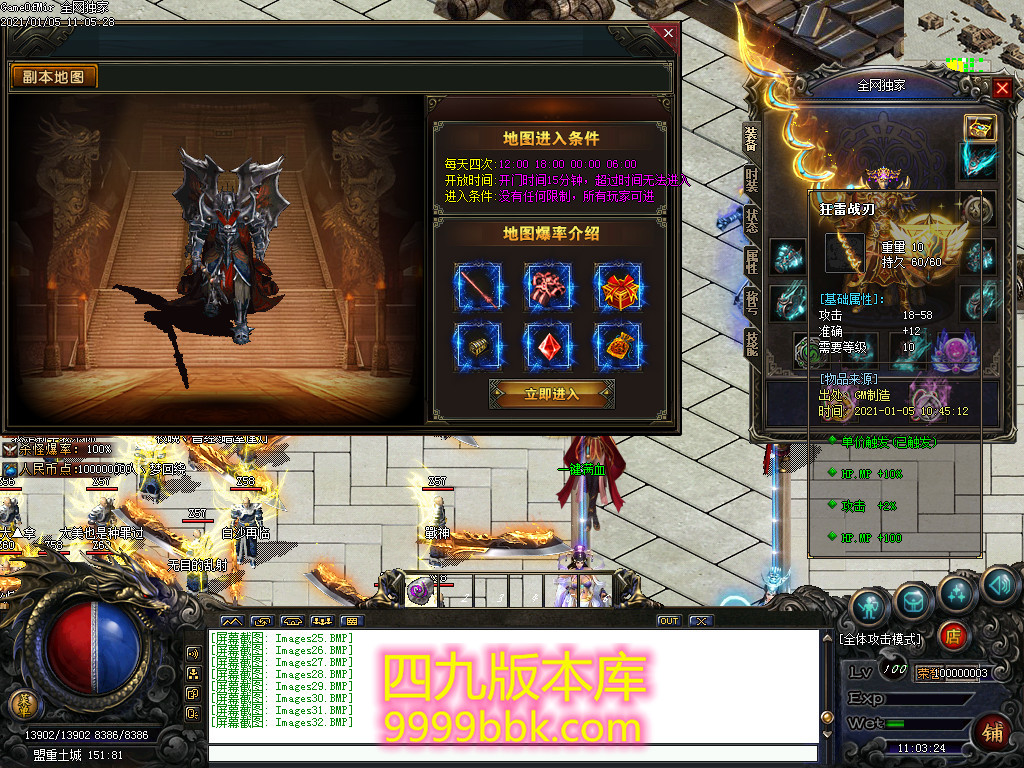Close the dungeon map window
The height and width of the screenshot is (768, 1024).
click(x=668, y=33)
